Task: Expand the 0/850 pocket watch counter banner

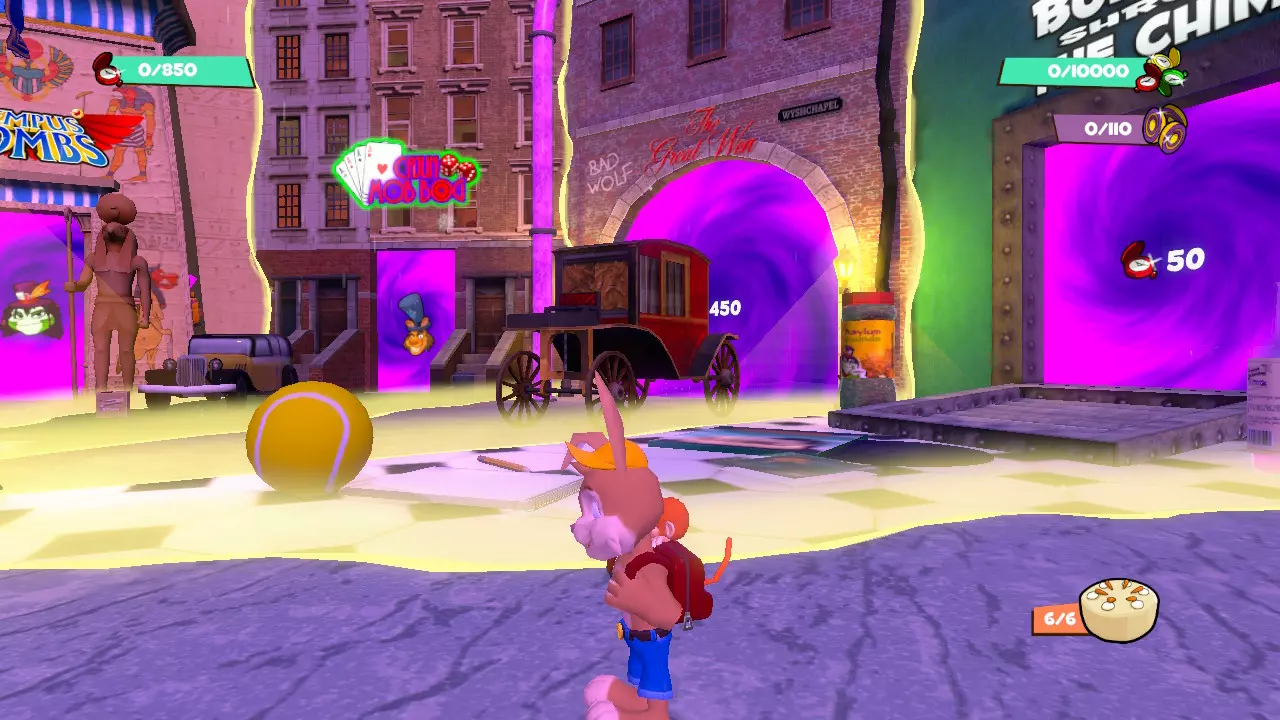Action: (x=168, y=70)
